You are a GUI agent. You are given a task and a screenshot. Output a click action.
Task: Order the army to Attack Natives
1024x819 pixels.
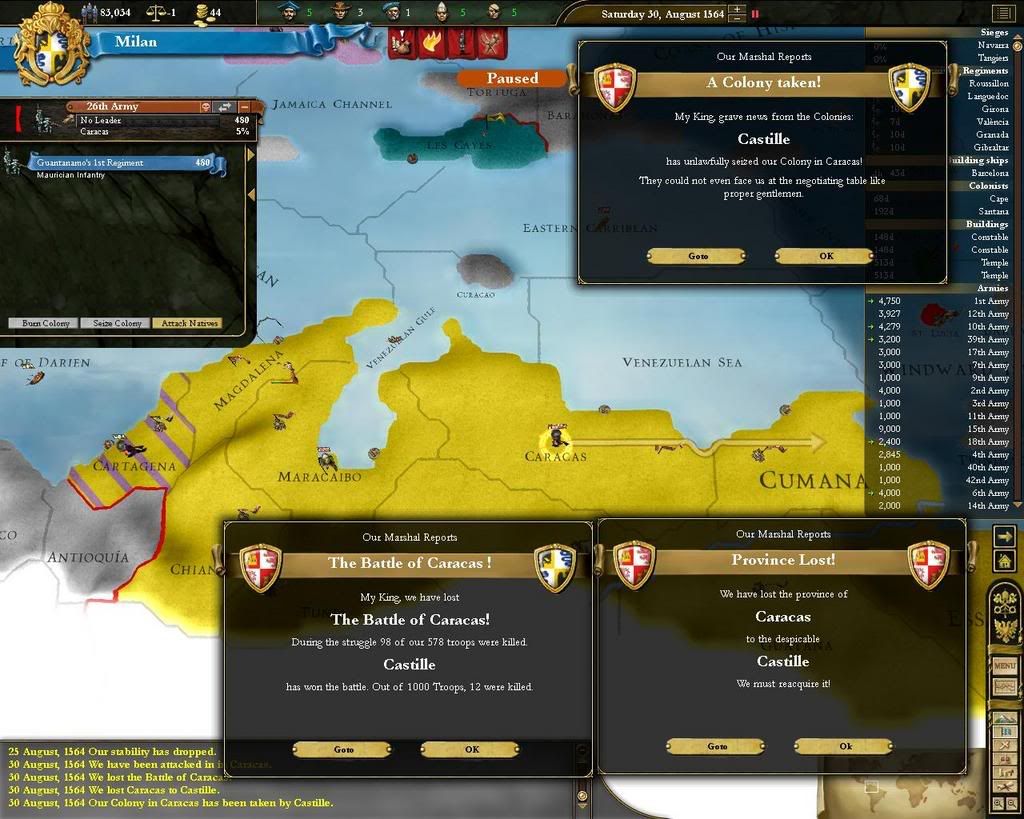click(187, 323)
